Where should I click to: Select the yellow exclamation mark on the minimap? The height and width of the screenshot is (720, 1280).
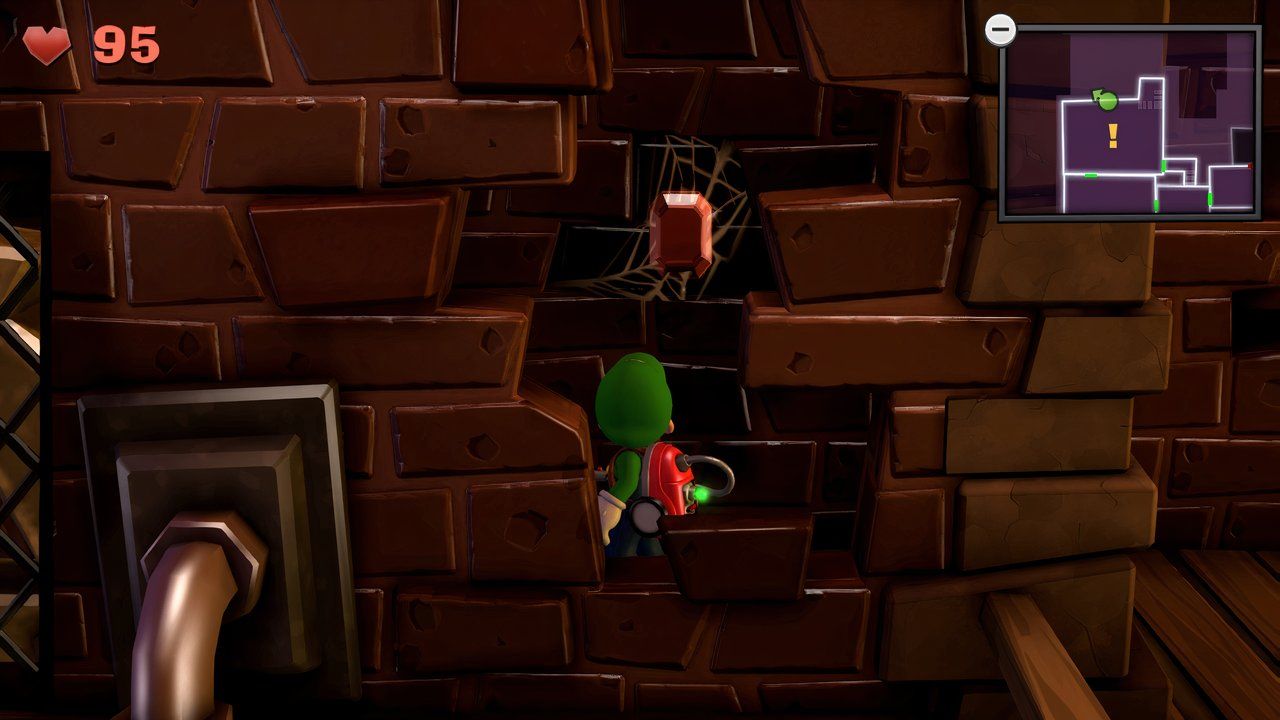tap(1112, 137)
